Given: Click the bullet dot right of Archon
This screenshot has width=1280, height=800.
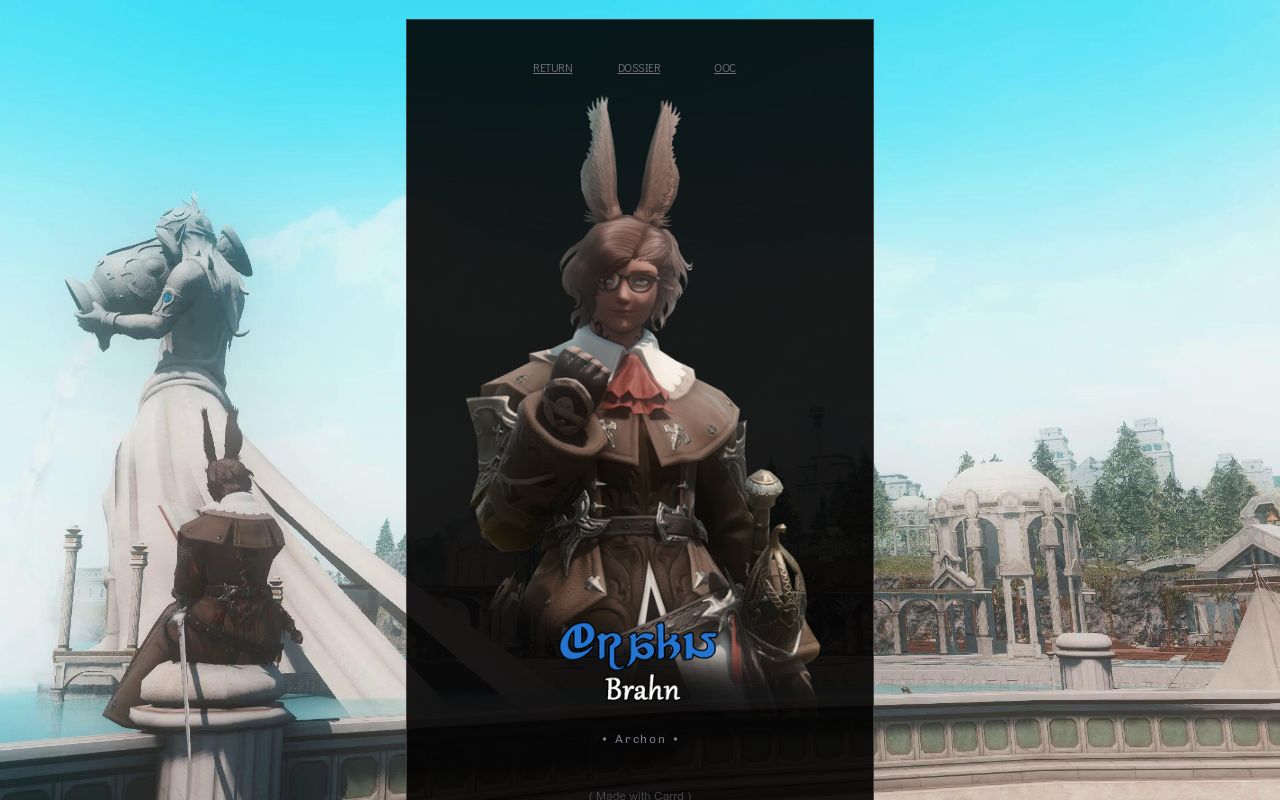Looking at the screenshot, I should tap(676, 739).
